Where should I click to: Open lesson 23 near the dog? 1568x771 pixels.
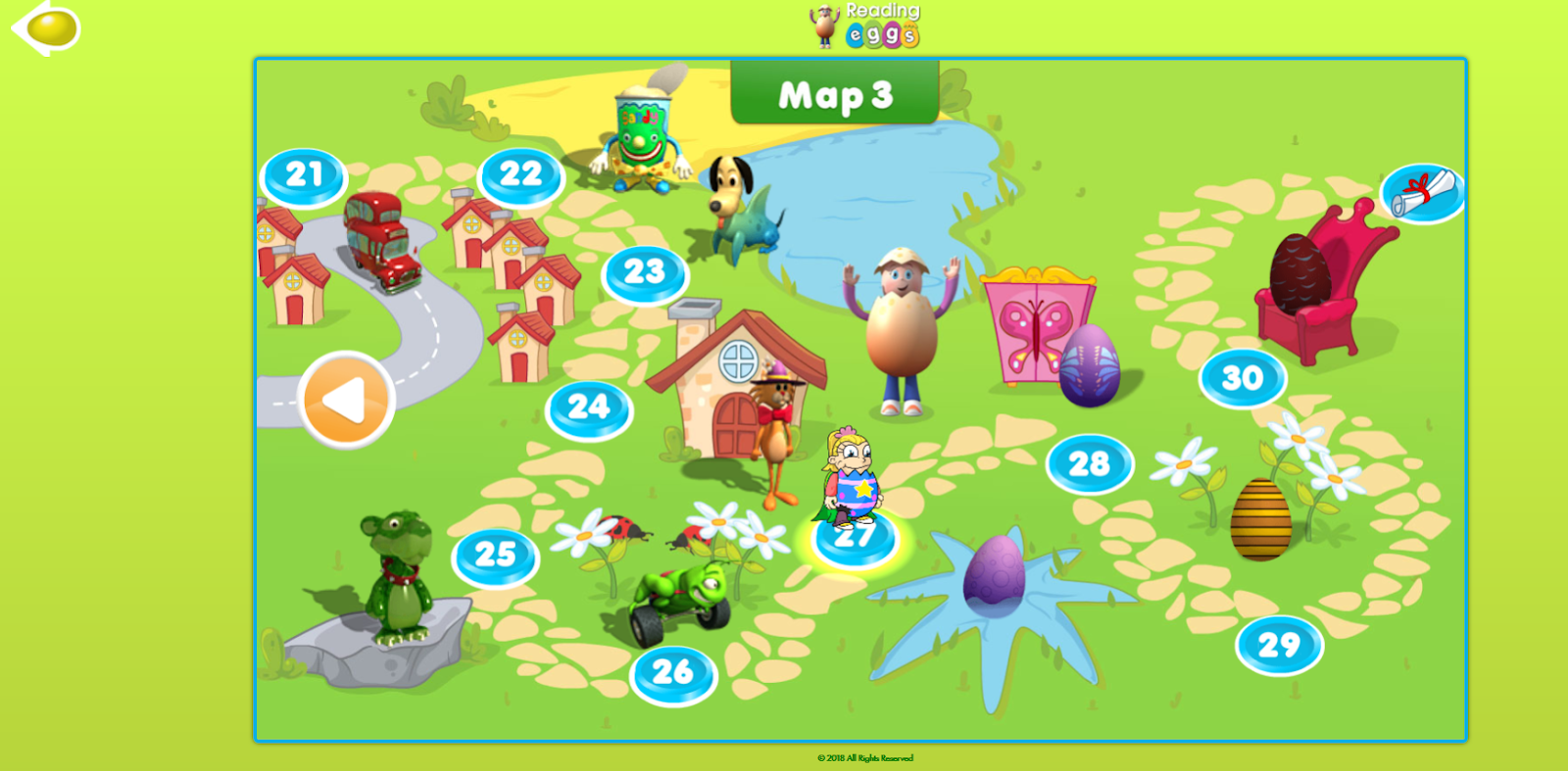click(x=646, y=272)
